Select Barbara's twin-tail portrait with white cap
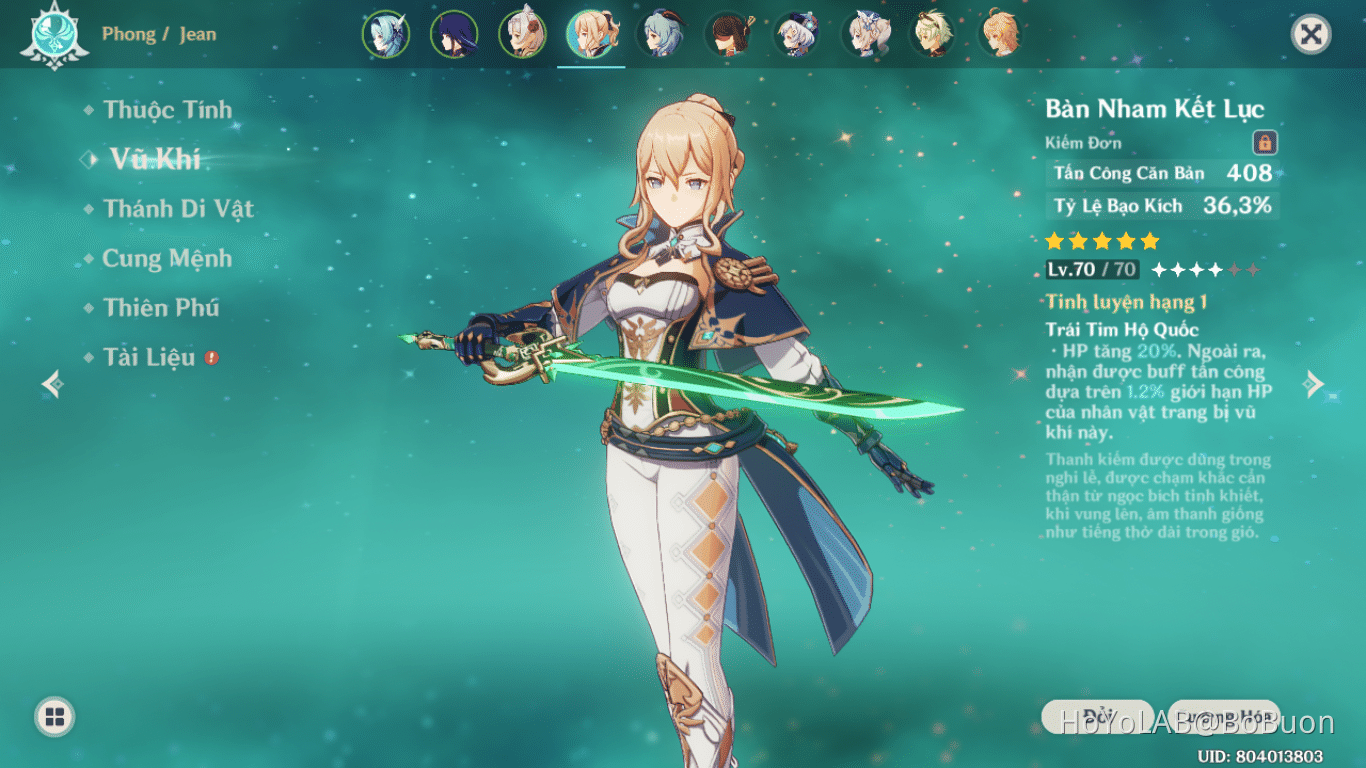1366x768 pixels. click(x=866, y=34)
